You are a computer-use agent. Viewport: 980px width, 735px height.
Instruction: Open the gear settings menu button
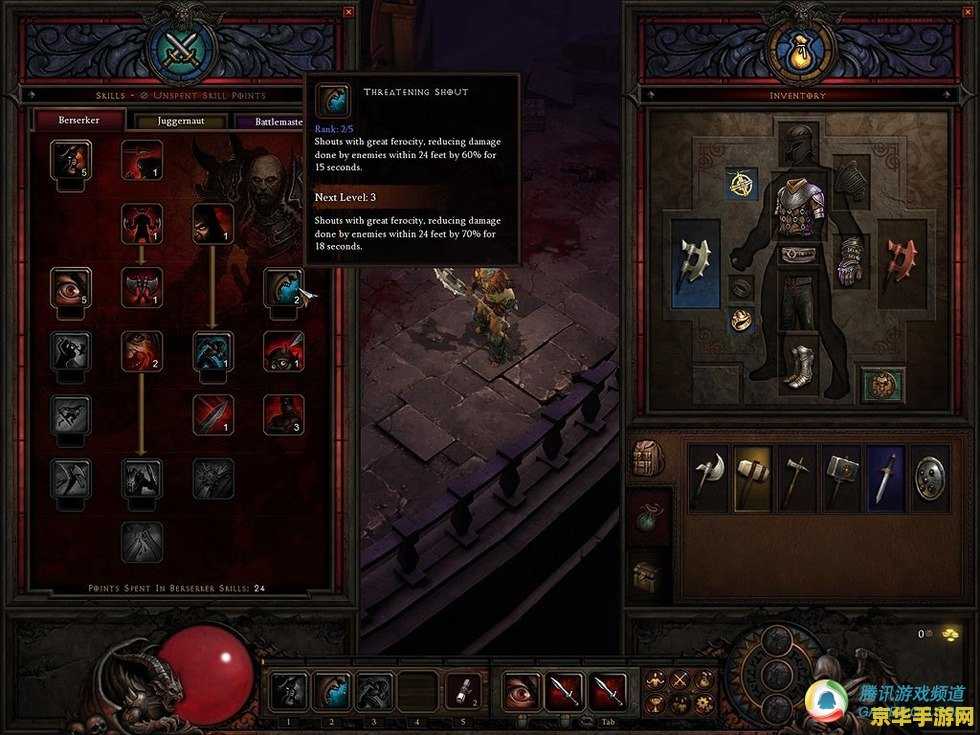click(705, 704)
